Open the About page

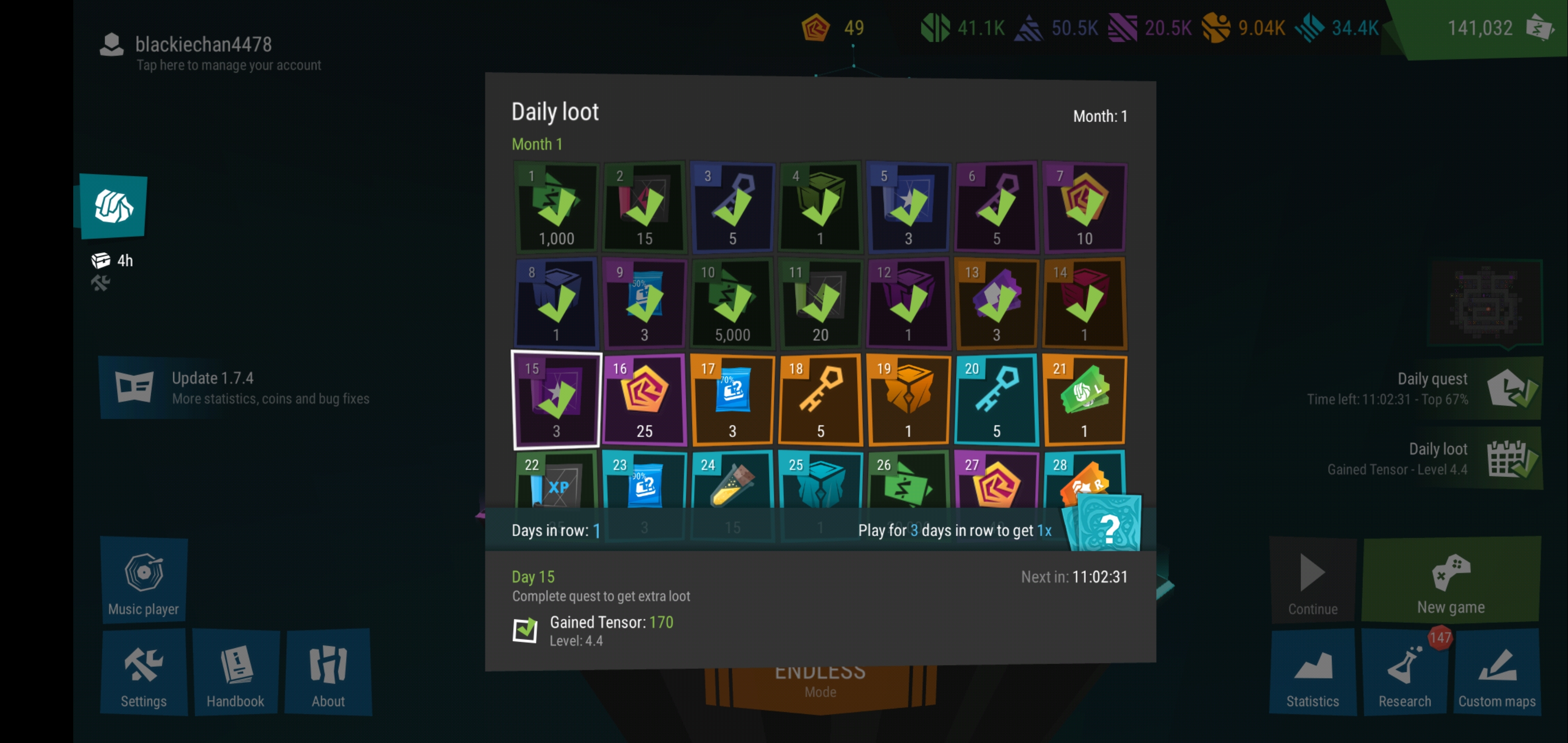click(328, 672)
